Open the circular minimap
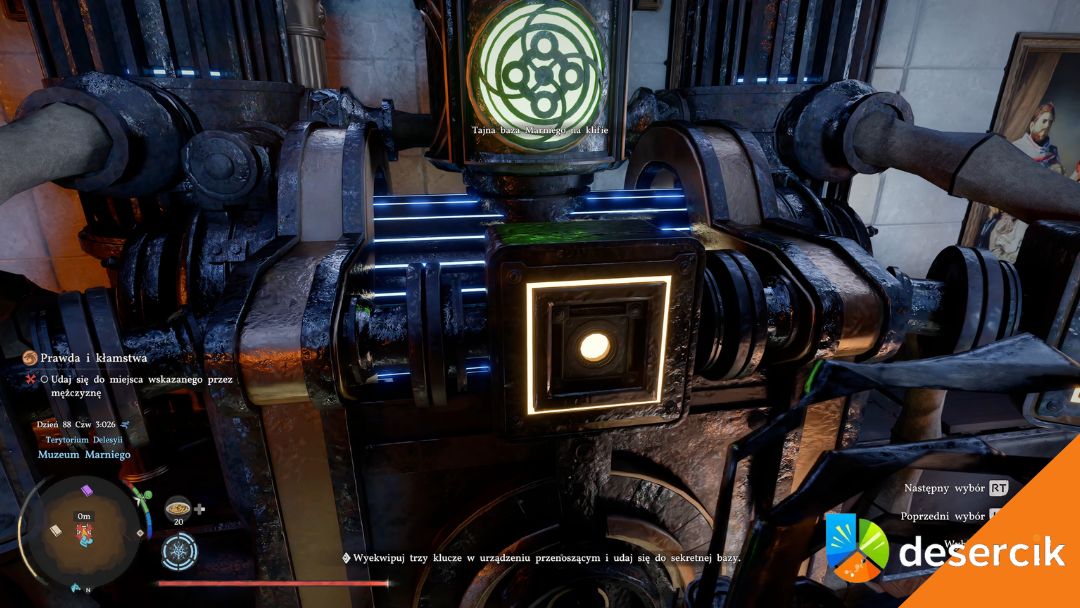1080x608 pixels. (82, 529)
